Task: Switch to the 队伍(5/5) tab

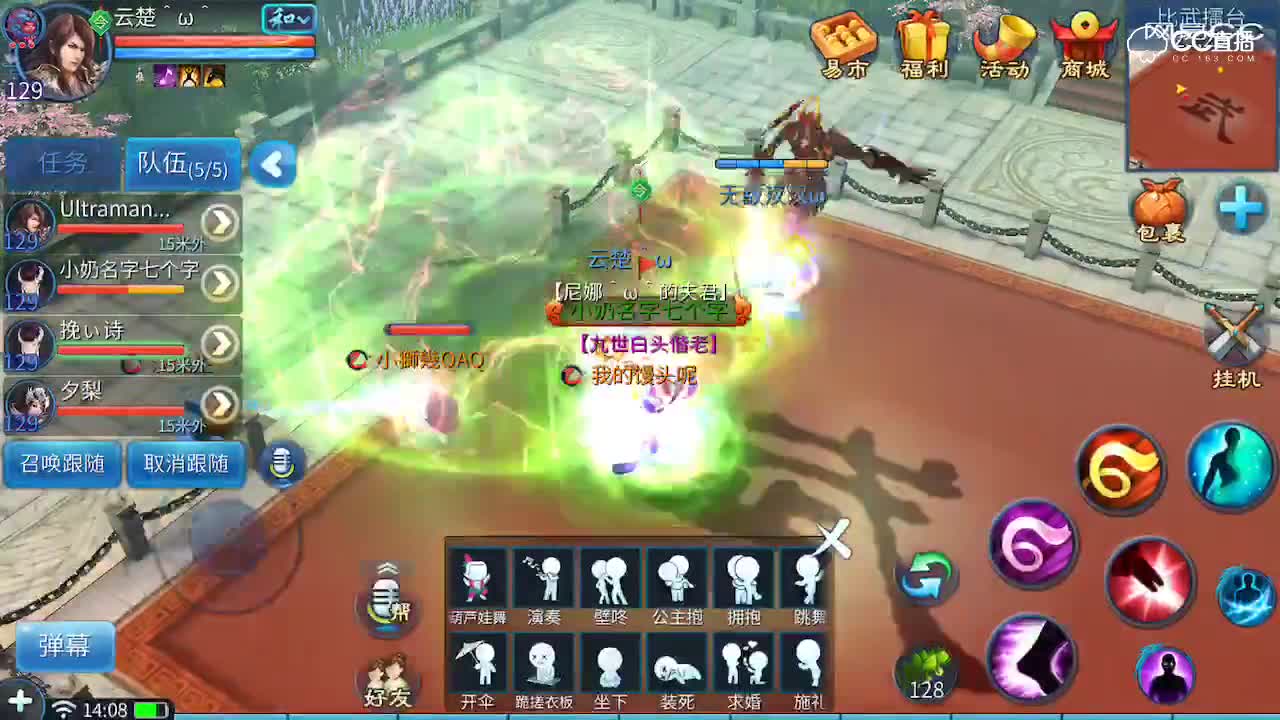Action: (x=180, y=163)
